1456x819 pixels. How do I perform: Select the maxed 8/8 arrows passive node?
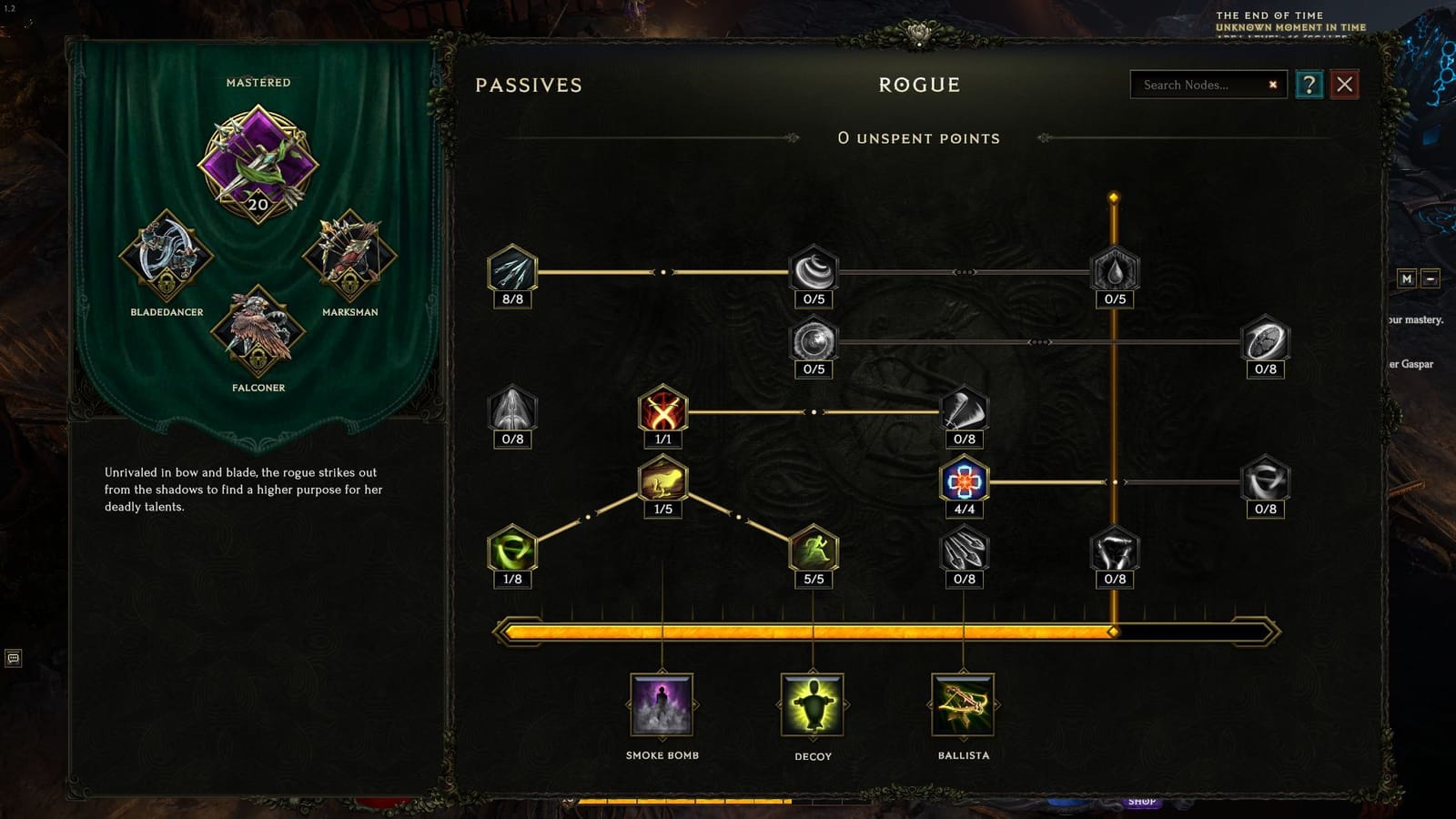512,270
